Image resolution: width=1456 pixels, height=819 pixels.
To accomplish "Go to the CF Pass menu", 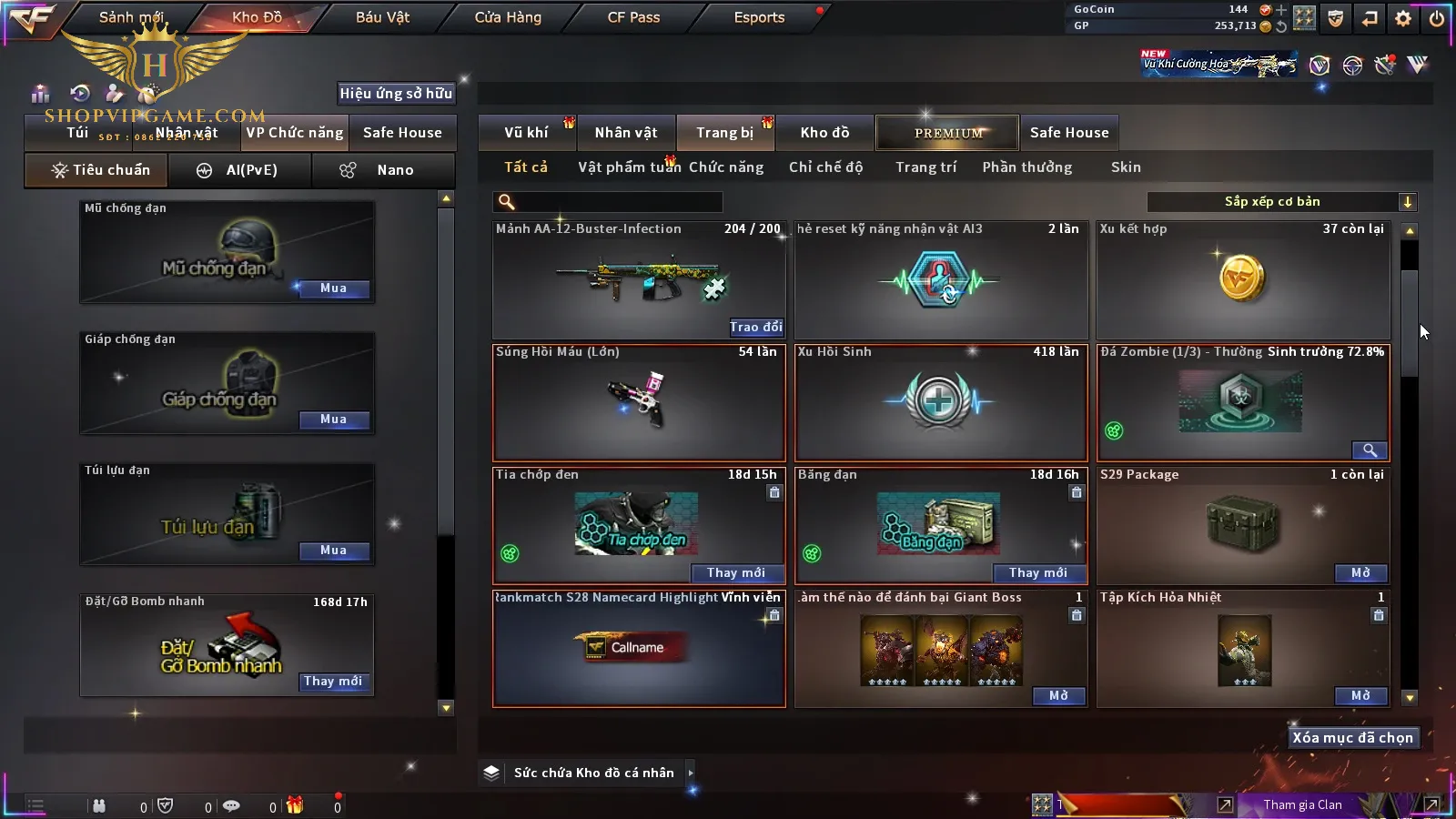I will pyautogui.click(x=633, y=17).
